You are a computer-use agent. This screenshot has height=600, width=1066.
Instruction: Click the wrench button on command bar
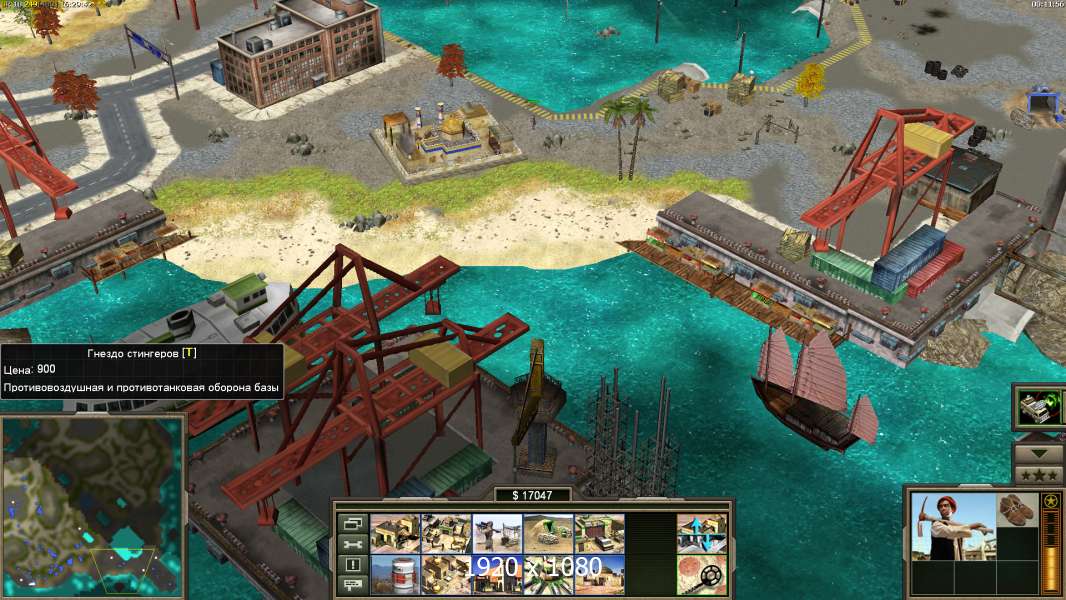pyautogui.click(x=350, y=544)
